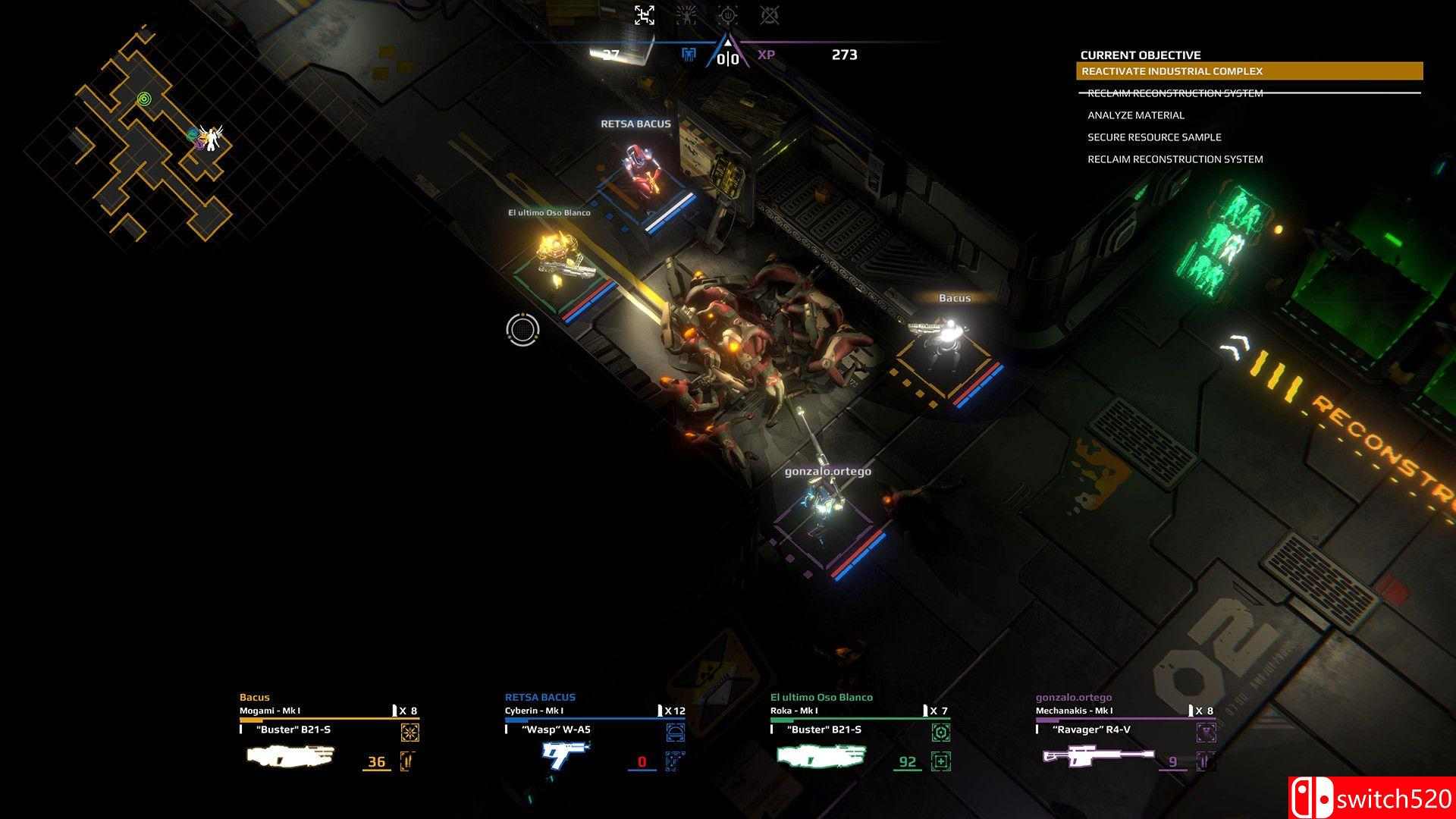1456x819 pixels.
Task: Use RETSA BACUS's blue helmet ability icon
Action: 675,733
